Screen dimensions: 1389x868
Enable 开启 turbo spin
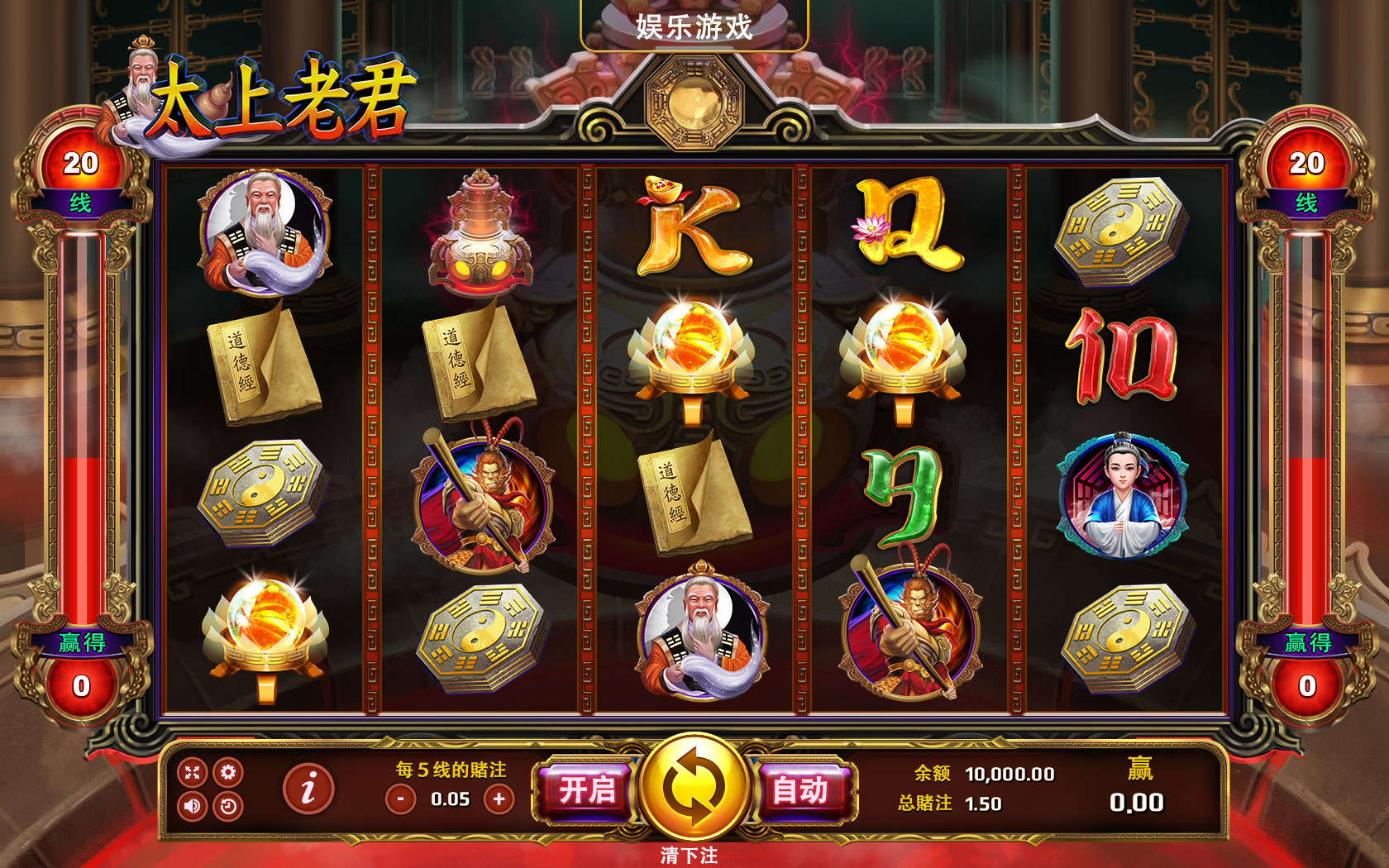(x=589, y=790)
